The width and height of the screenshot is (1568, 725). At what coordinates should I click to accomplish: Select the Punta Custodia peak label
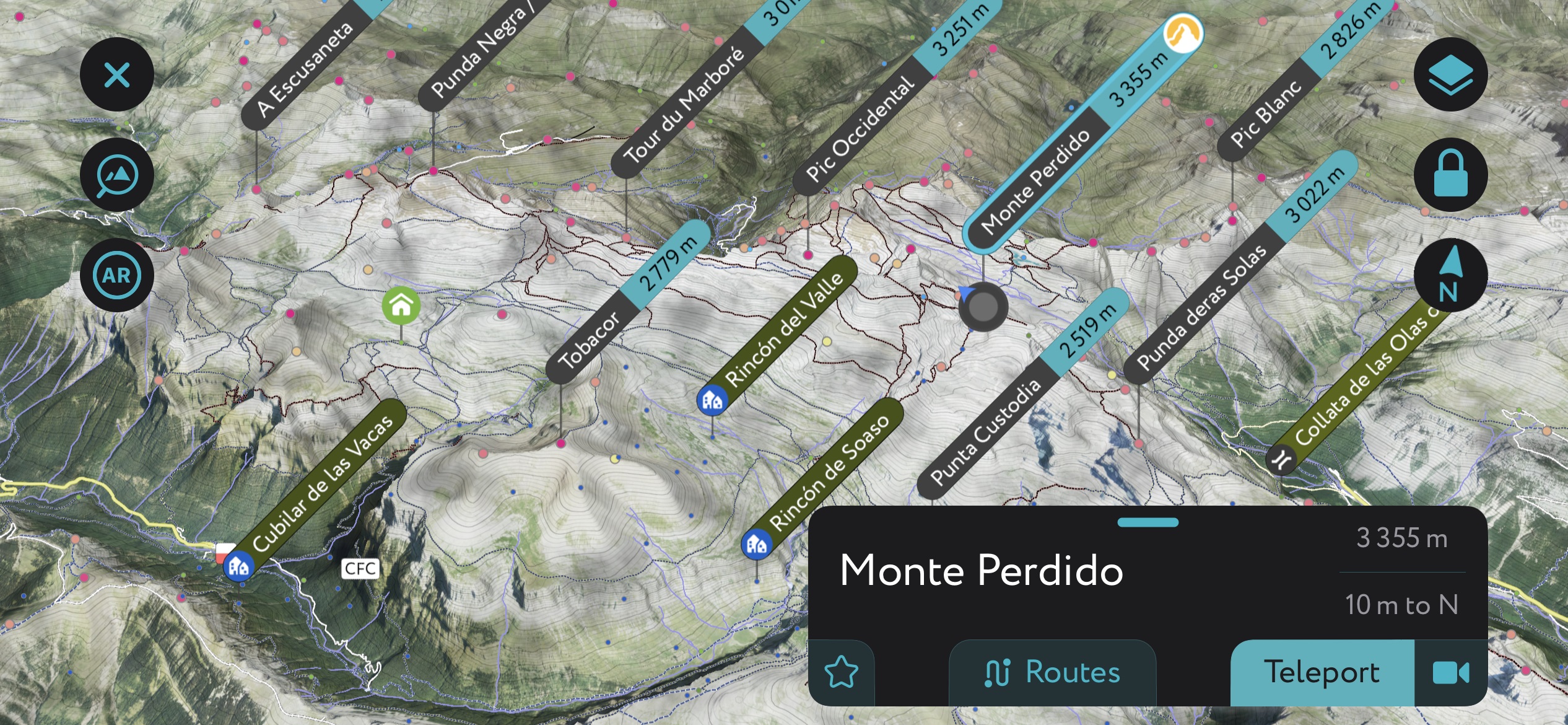coord(985,433)
